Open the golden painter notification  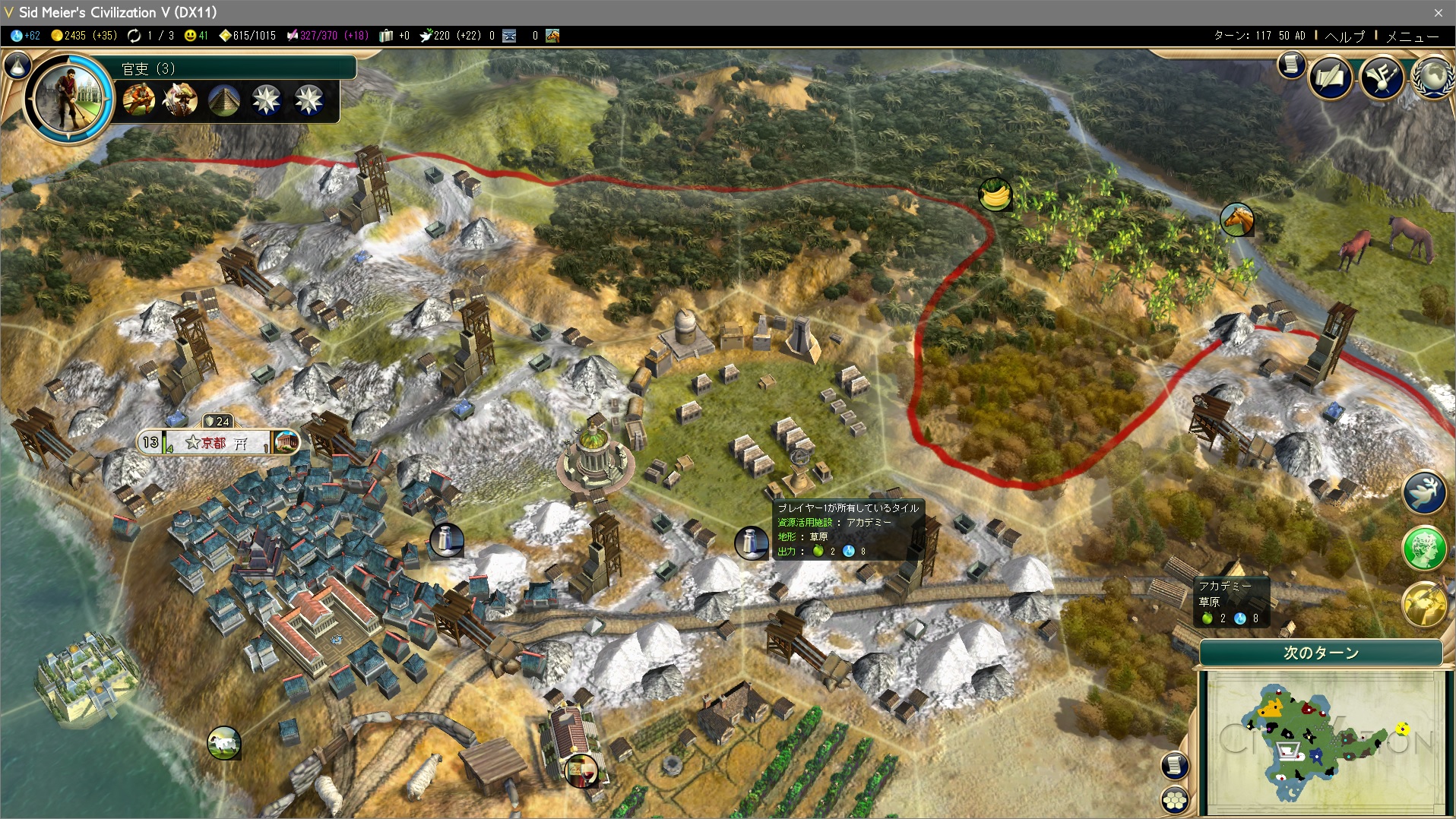point(1424,604)
